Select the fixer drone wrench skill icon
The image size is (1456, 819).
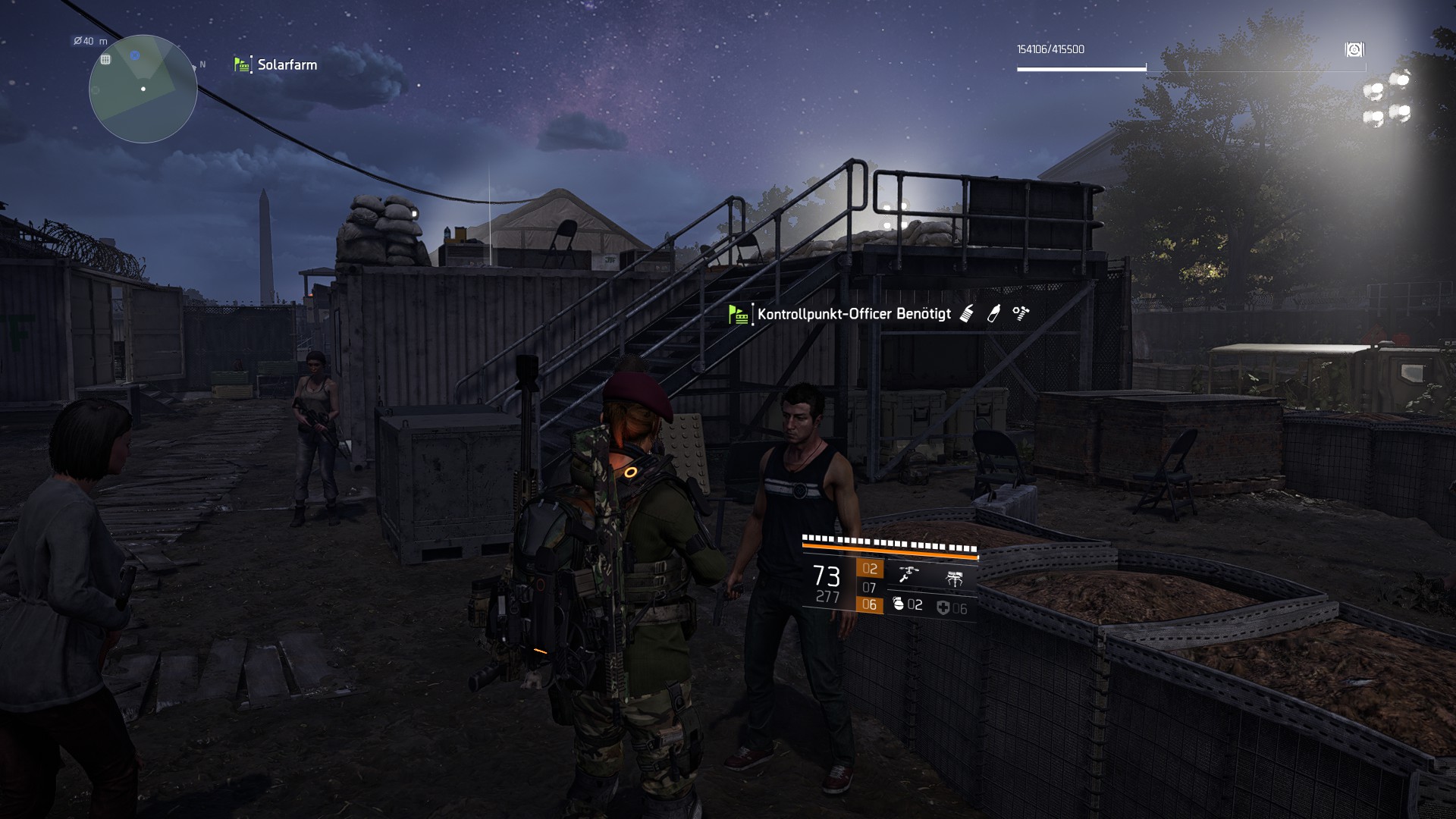908,574
